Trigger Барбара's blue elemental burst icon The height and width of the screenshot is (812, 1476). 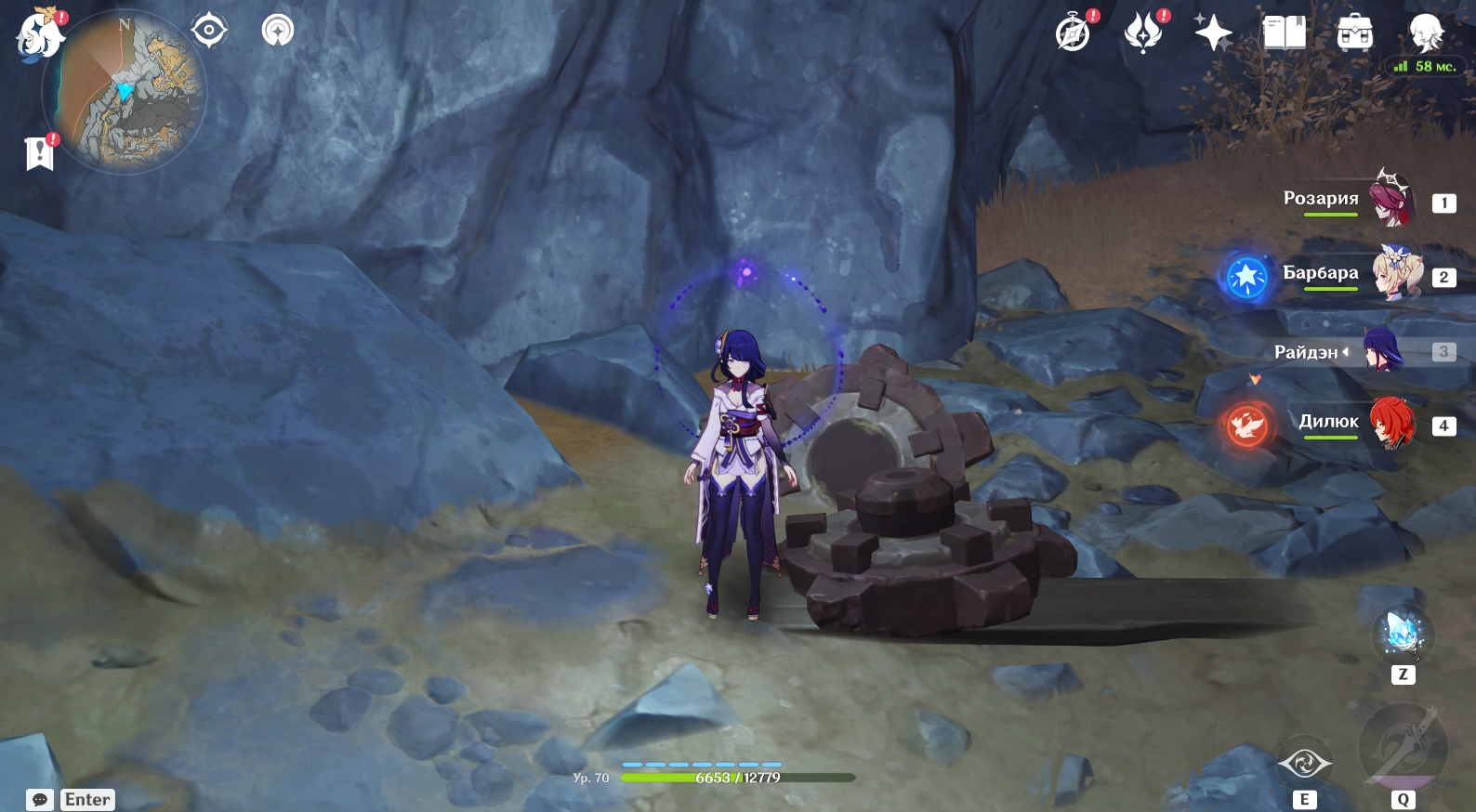click(1246, 277)
